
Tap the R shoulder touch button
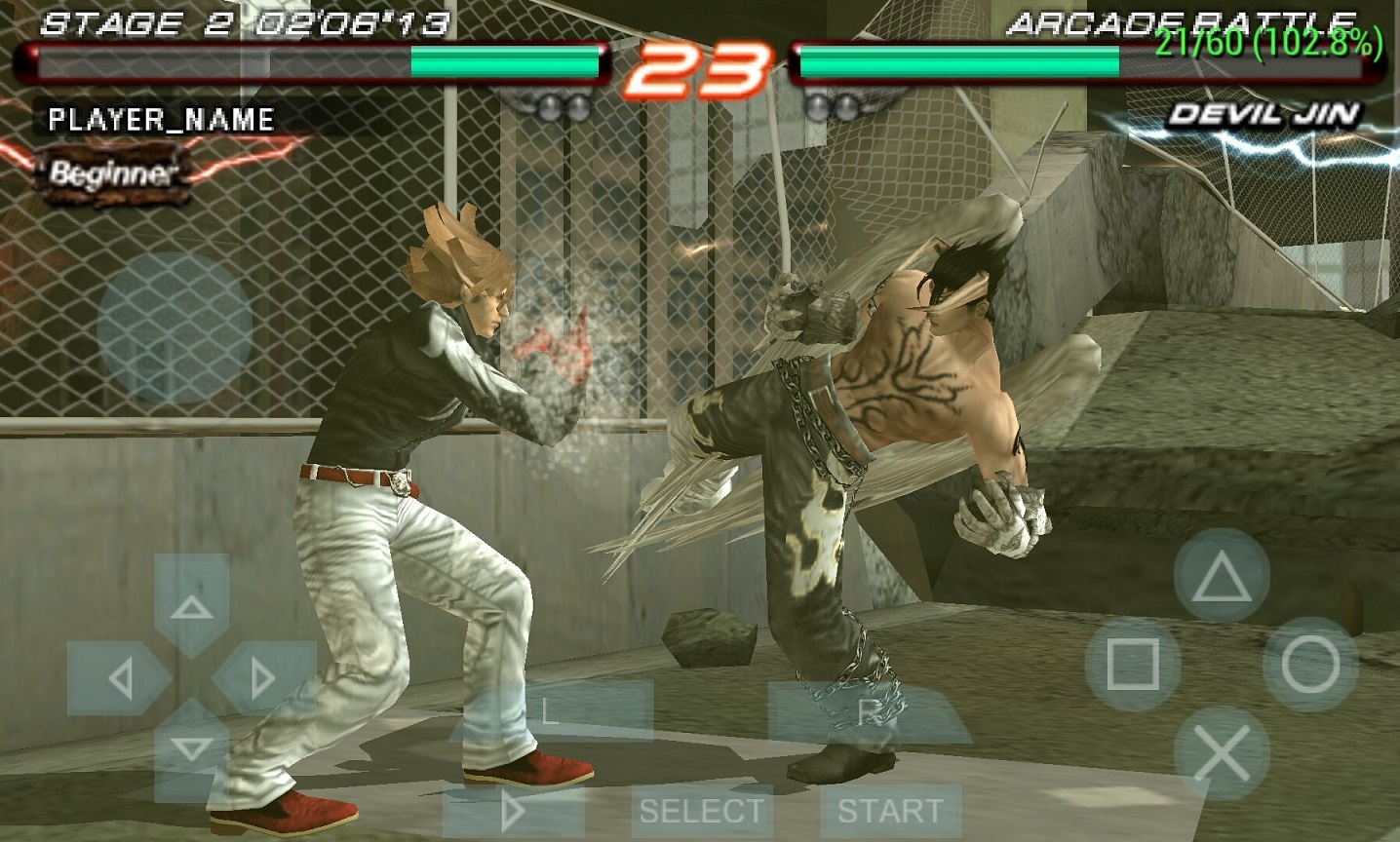(x=869, y=711)
